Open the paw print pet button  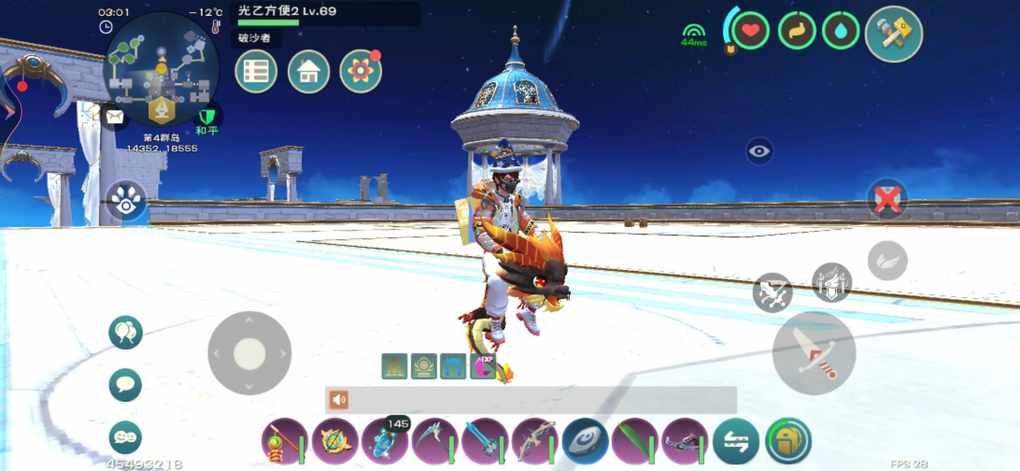(126, 200)
